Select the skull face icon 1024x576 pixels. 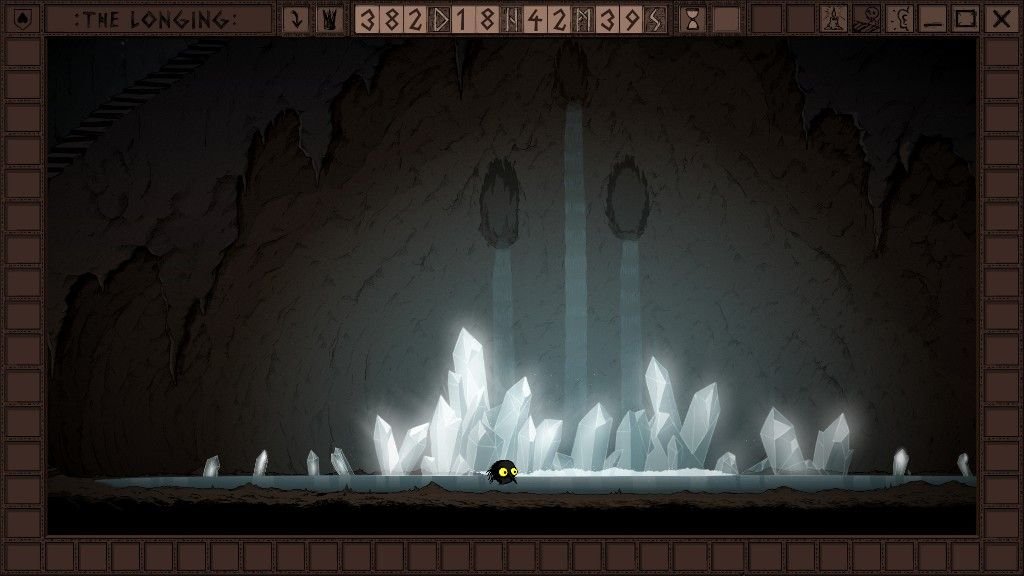[x=866, y=19]
